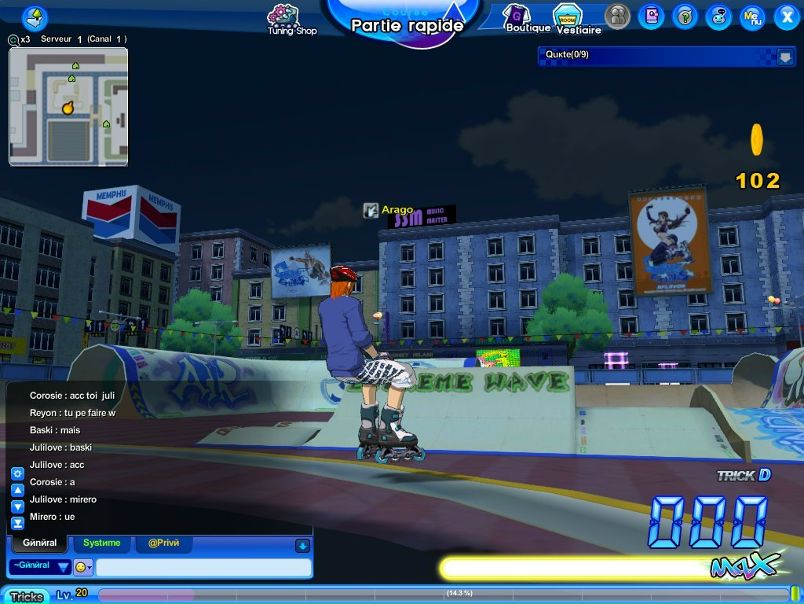Image resolution: width=804 pixels, height=604 pixels.
Task: Close the game with the X button
Action: coord(783,16)
